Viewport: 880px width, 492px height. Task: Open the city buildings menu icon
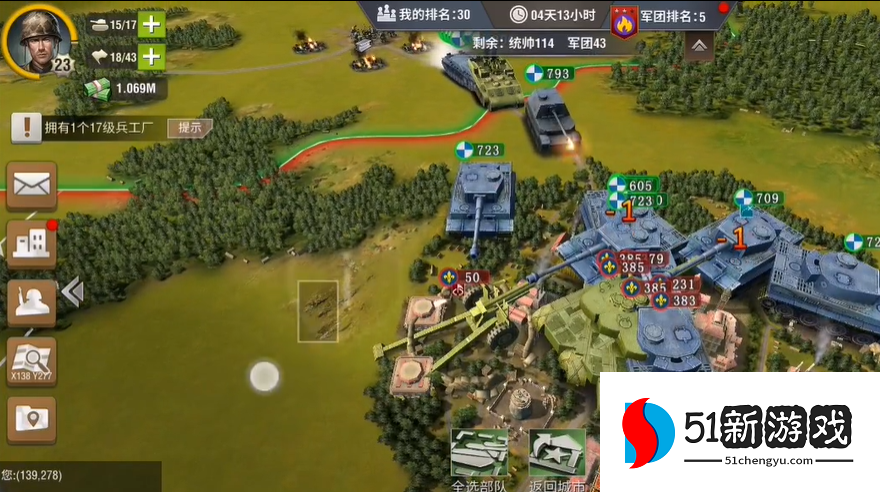coord(32,244)
